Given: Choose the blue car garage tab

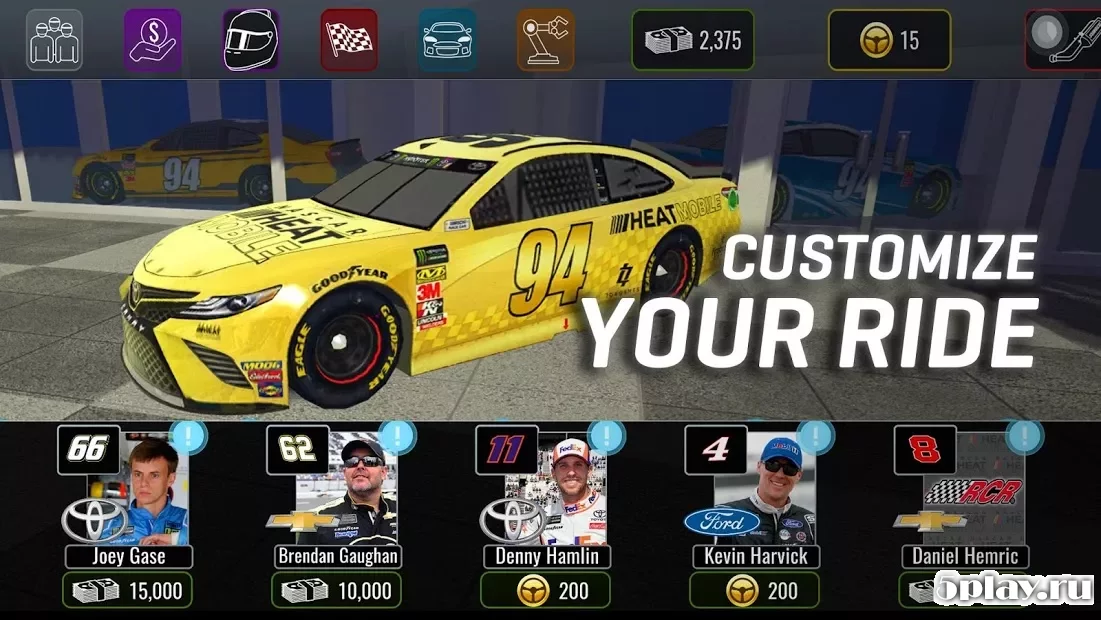Looking at the screenshot, I should [447, 40].
